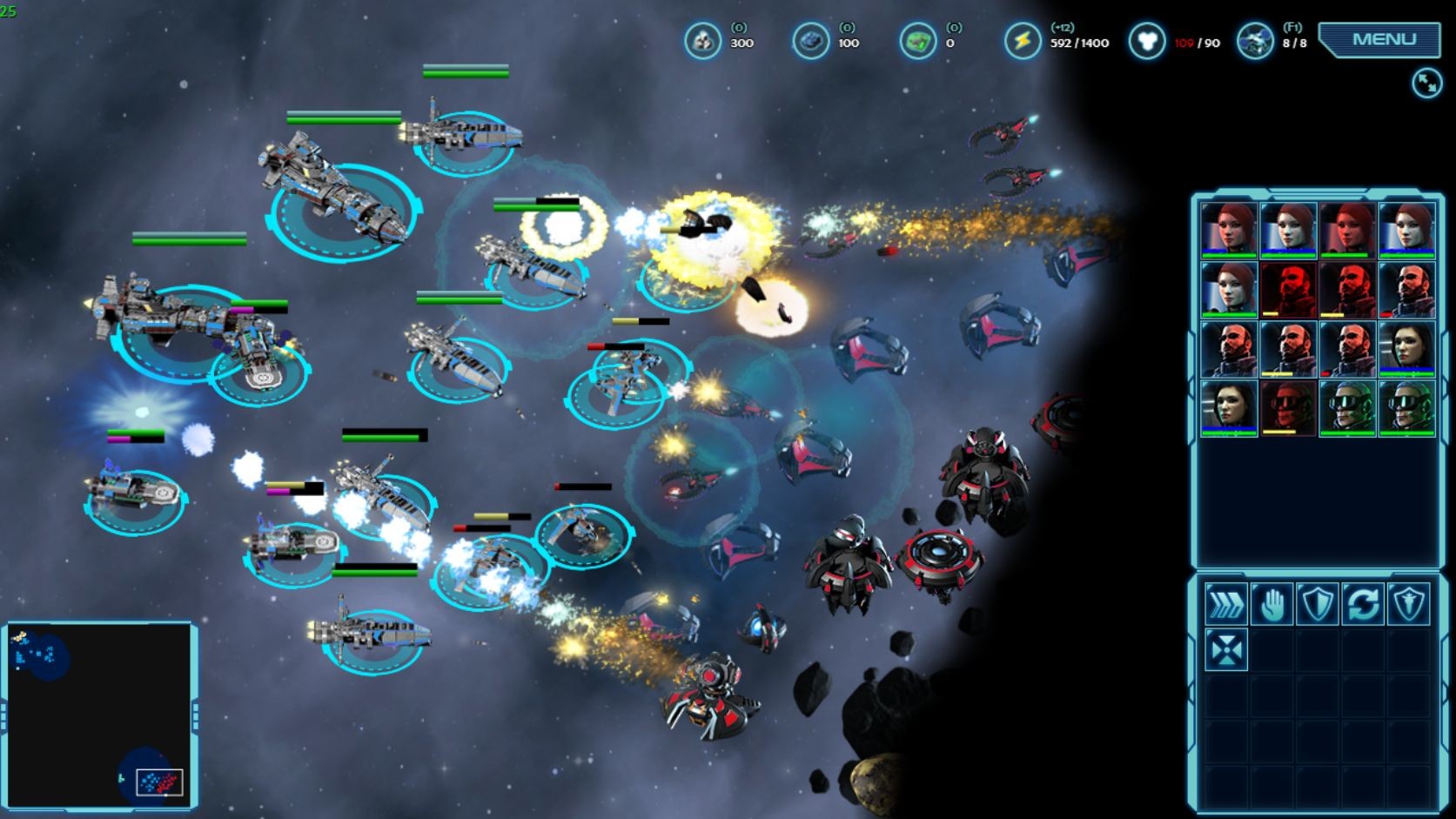Click the four inward triangles command
This screenshot has width=1456, height=819.
point(1225,650)
